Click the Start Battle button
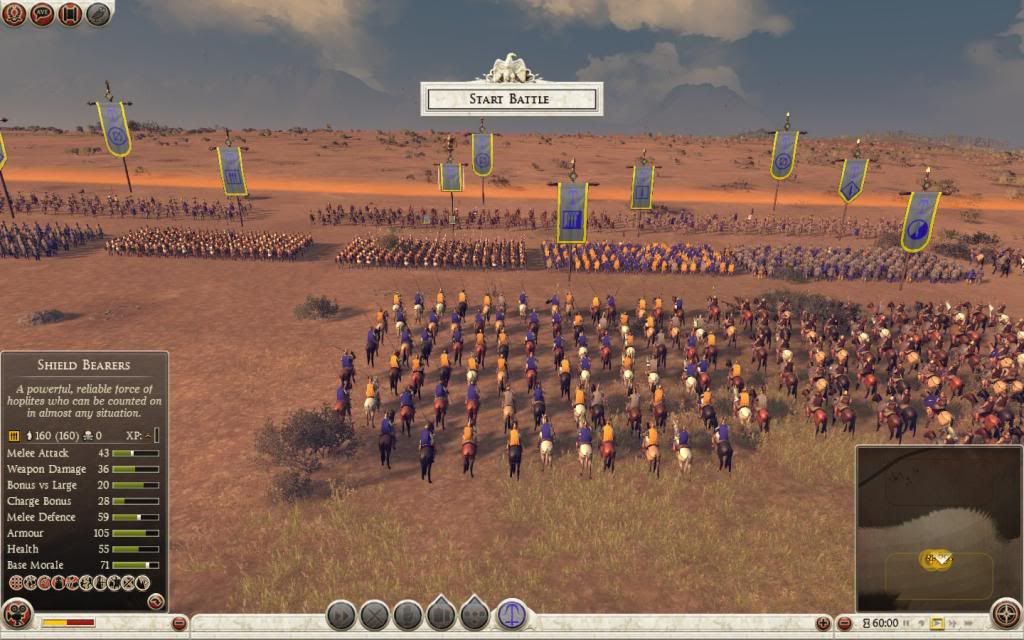 511,99
